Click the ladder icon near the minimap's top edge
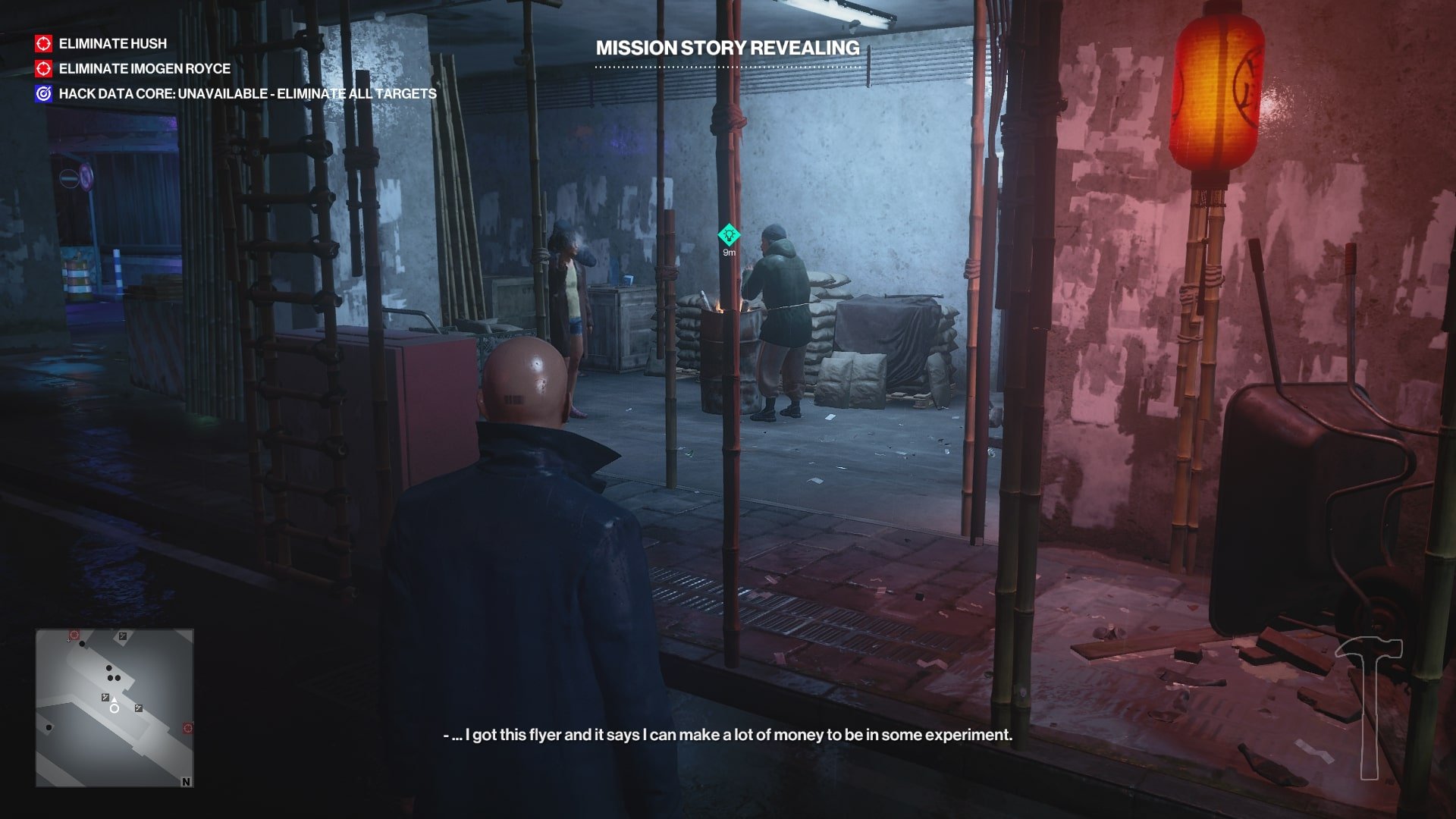Screen dimensions: 1456x819 click(x=122, y=636)
